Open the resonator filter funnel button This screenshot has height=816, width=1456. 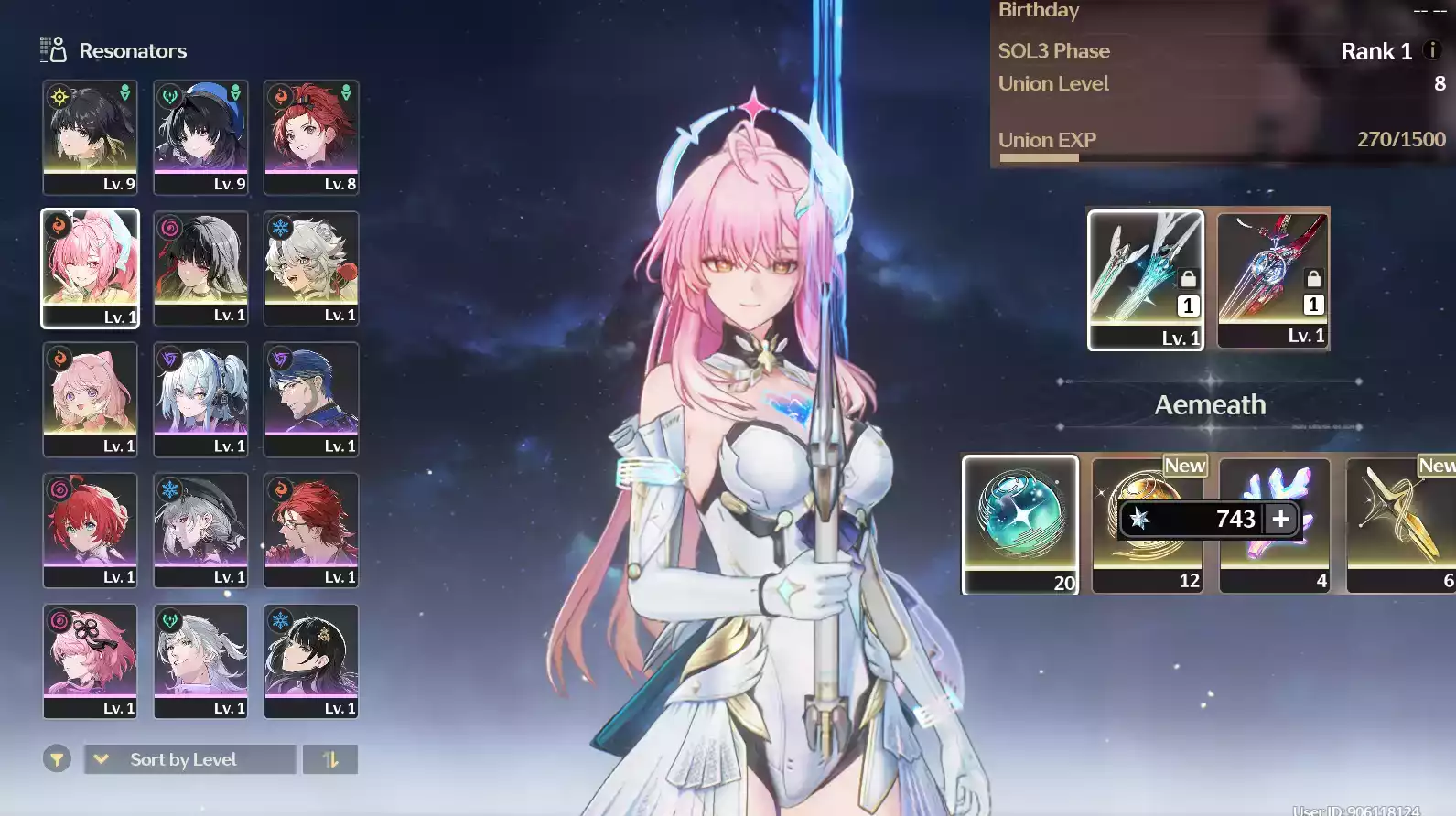[x=57, y=759]
